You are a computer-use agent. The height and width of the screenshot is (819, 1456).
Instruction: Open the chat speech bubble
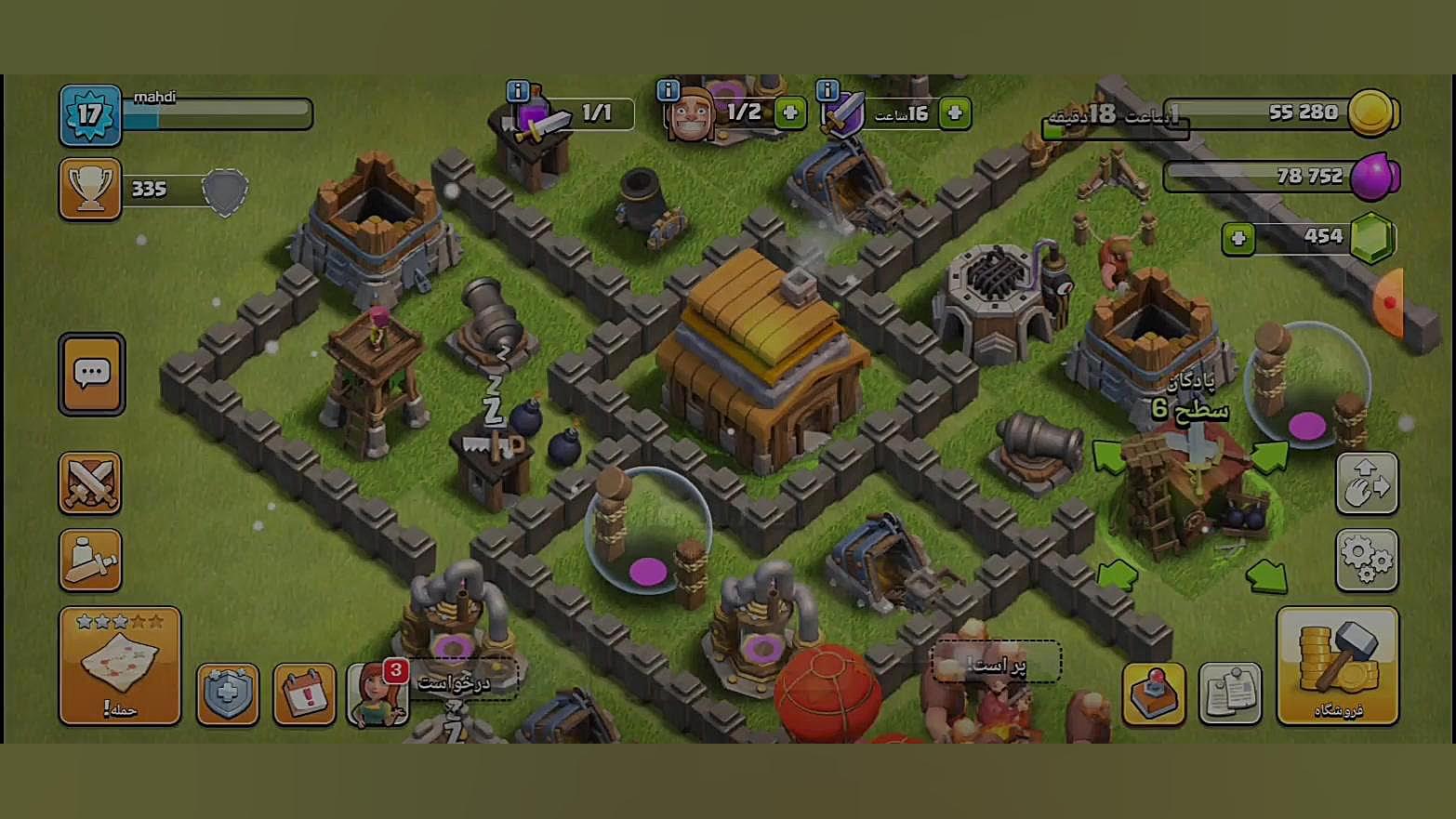point(91,374)
